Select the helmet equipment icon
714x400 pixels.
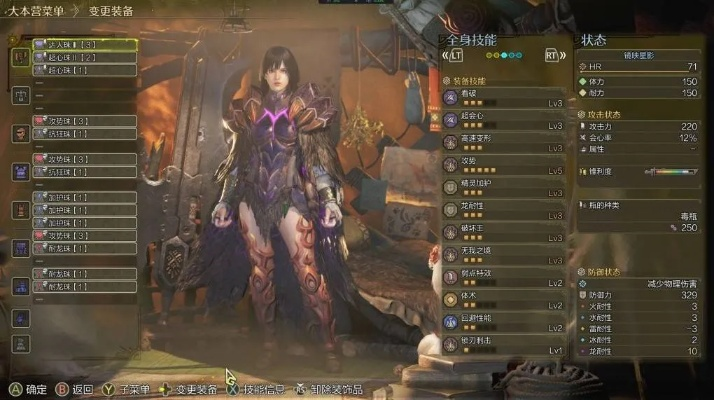point(19,133)
